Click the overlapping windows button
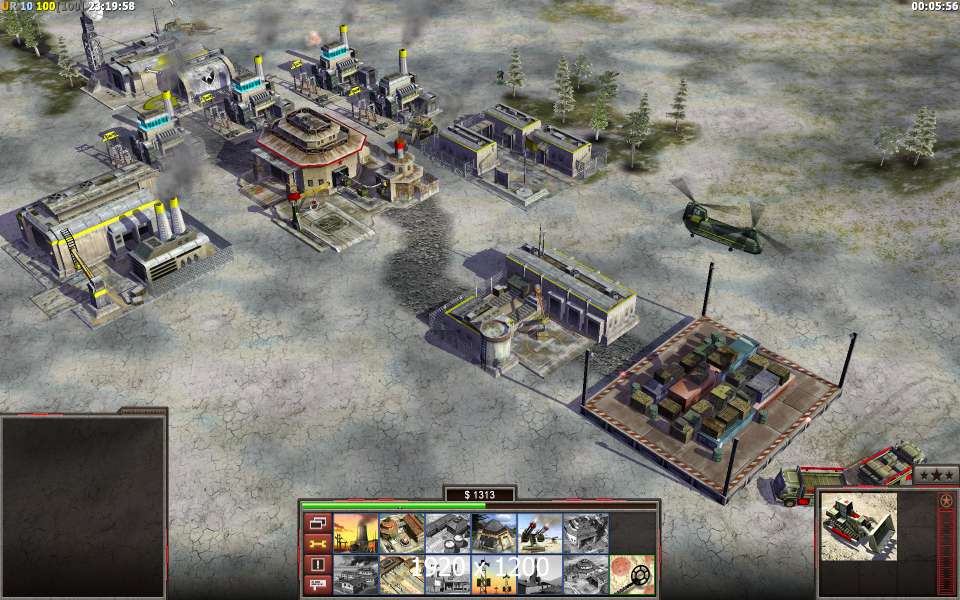This screenshot has width=960, height=600. pos(317,523)
